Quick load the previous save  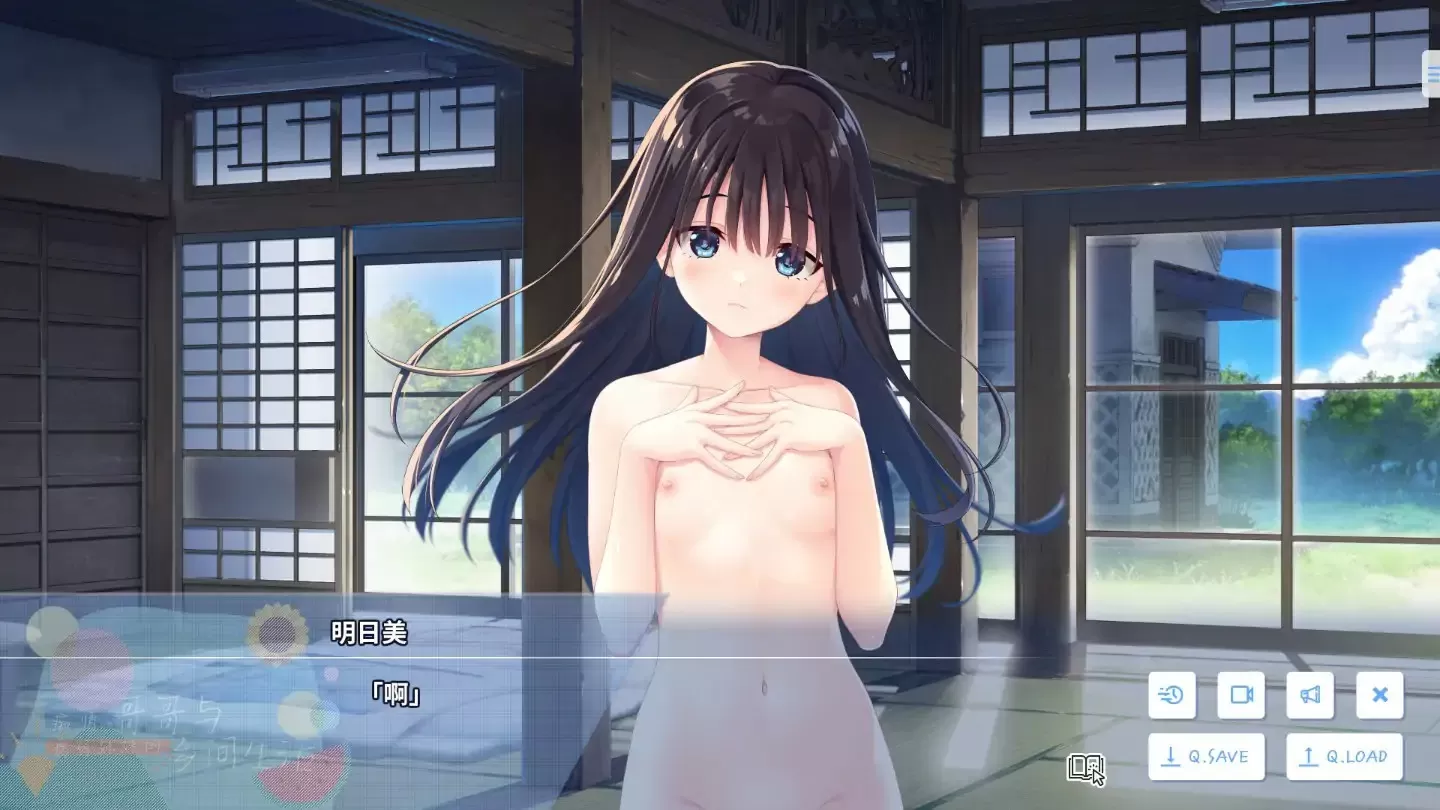pos(1347,757)
